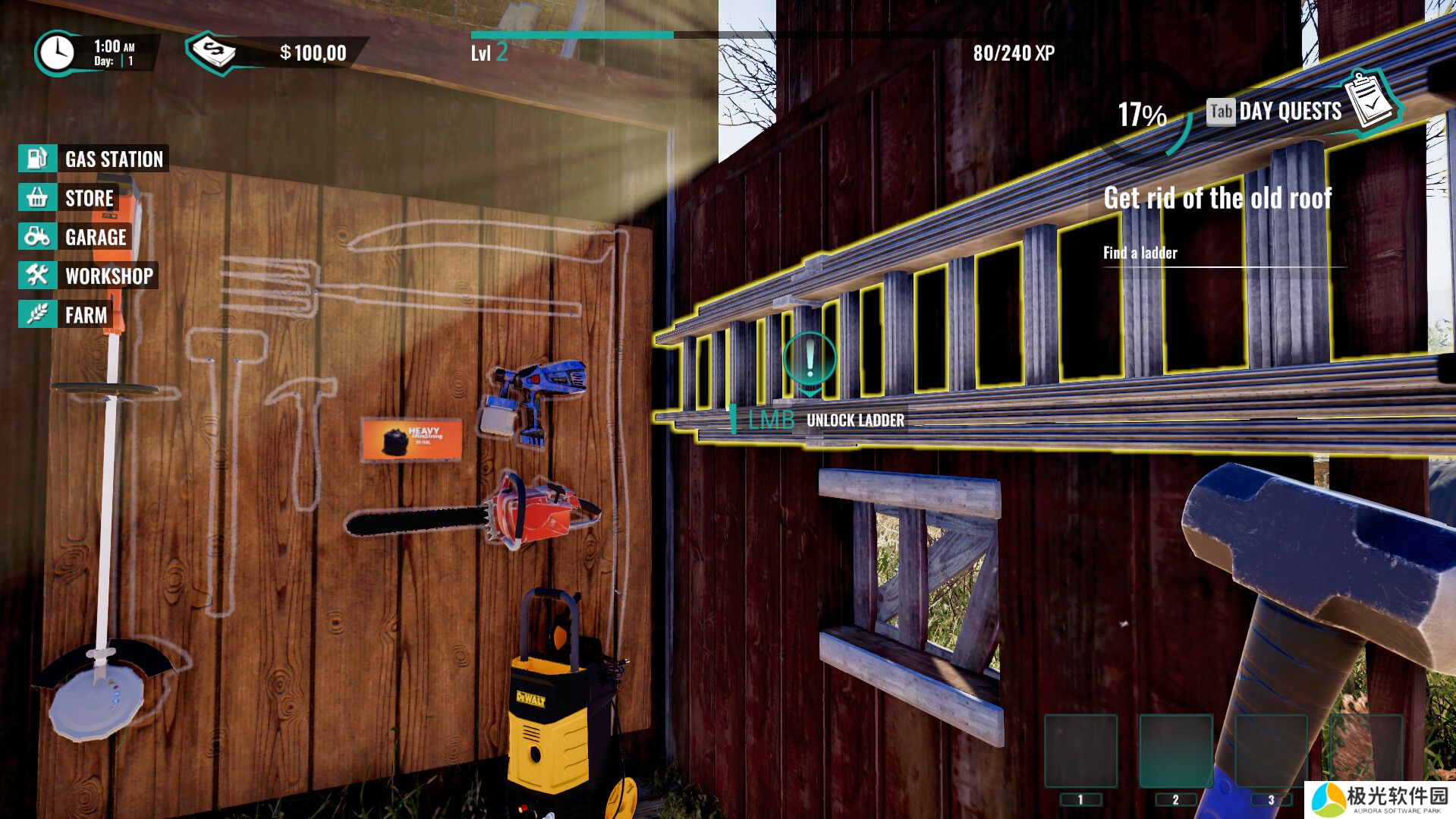Click the 'Get rid of the old roof' quest
Image resolution: width=1456 pixels, height=819 pixels.
(1217, 199)
